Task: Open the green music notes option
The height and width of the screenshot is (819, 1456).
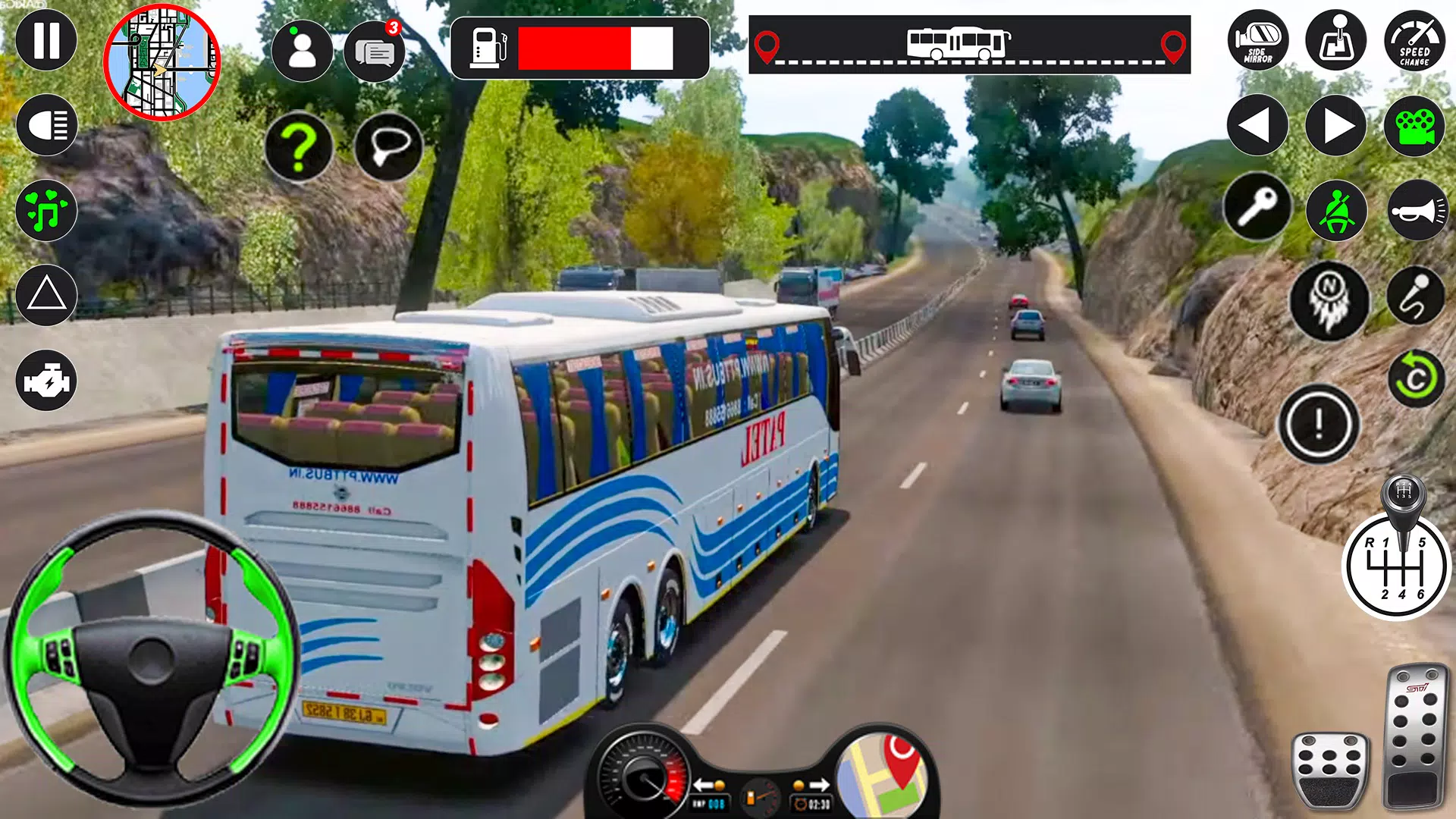Action: pos(46,210)
